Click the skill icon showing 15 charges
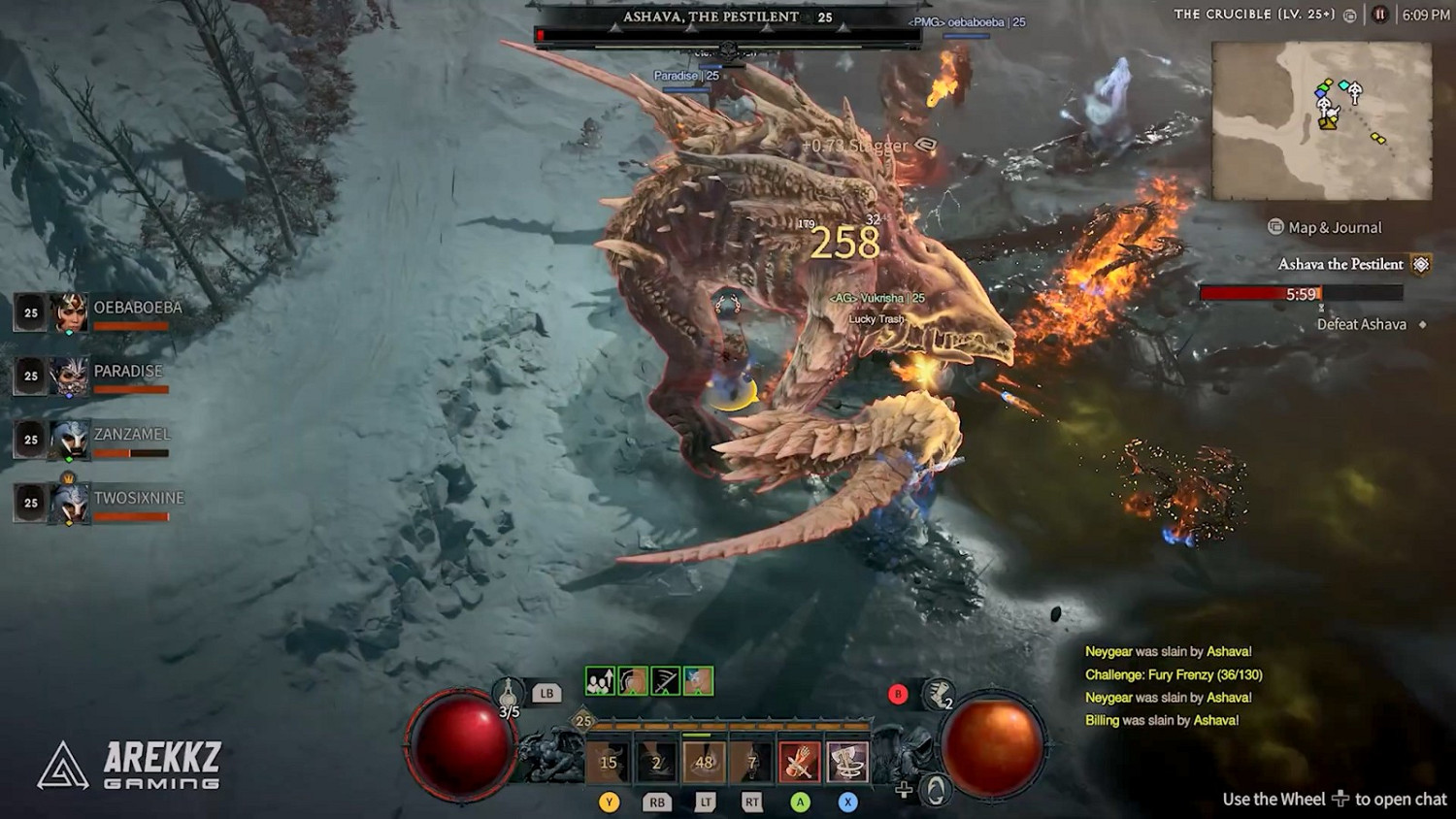Image resolution: width=1456 pixels, height=819 pixels. click(x=610, y=761)
